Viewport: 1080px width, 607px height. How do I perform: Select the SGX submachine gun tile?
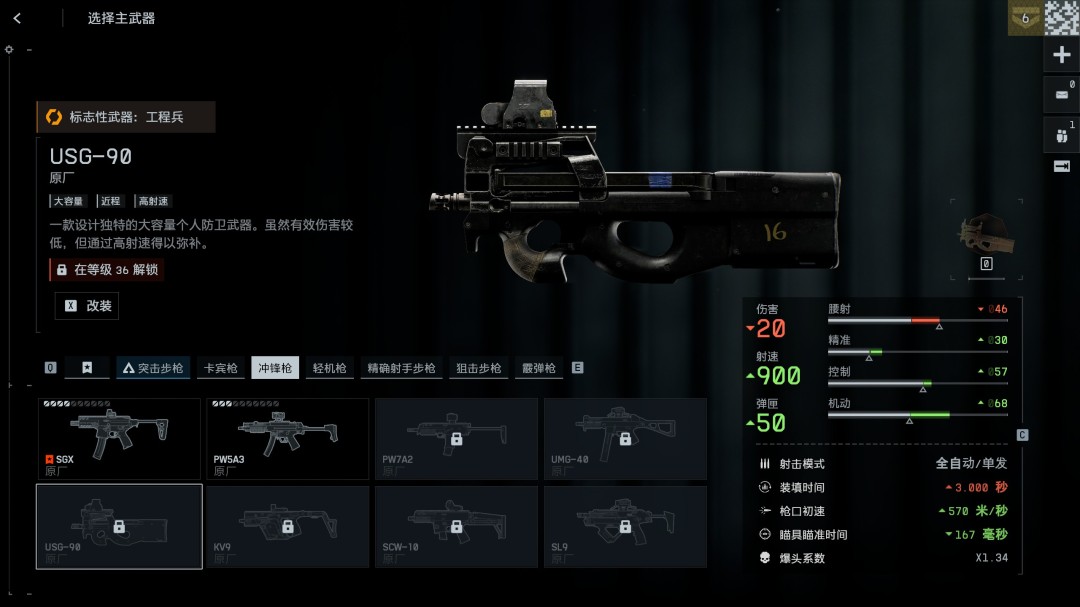(119, 438)
